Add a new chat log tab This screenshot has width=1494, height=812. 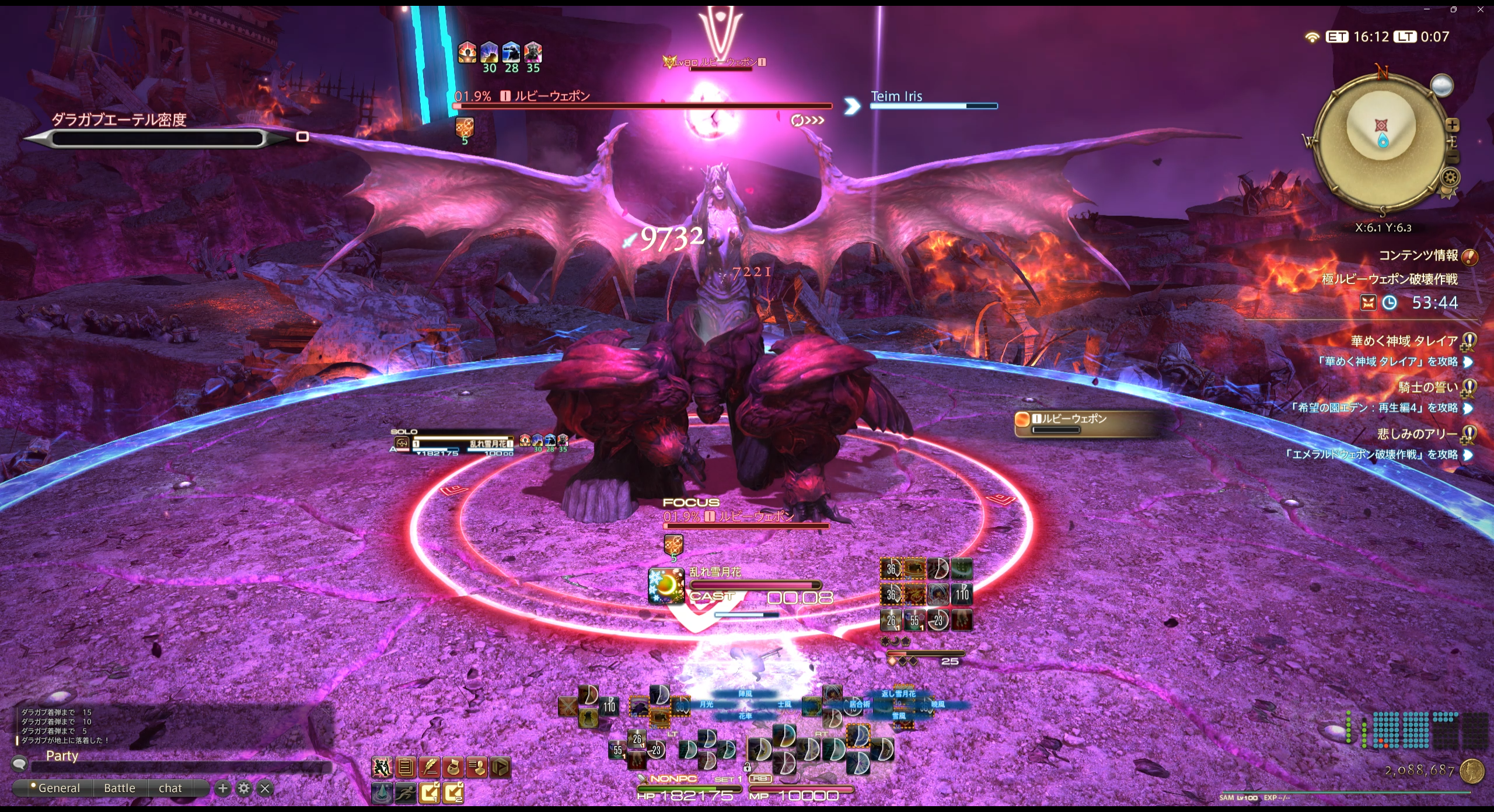tap(222, 789)
